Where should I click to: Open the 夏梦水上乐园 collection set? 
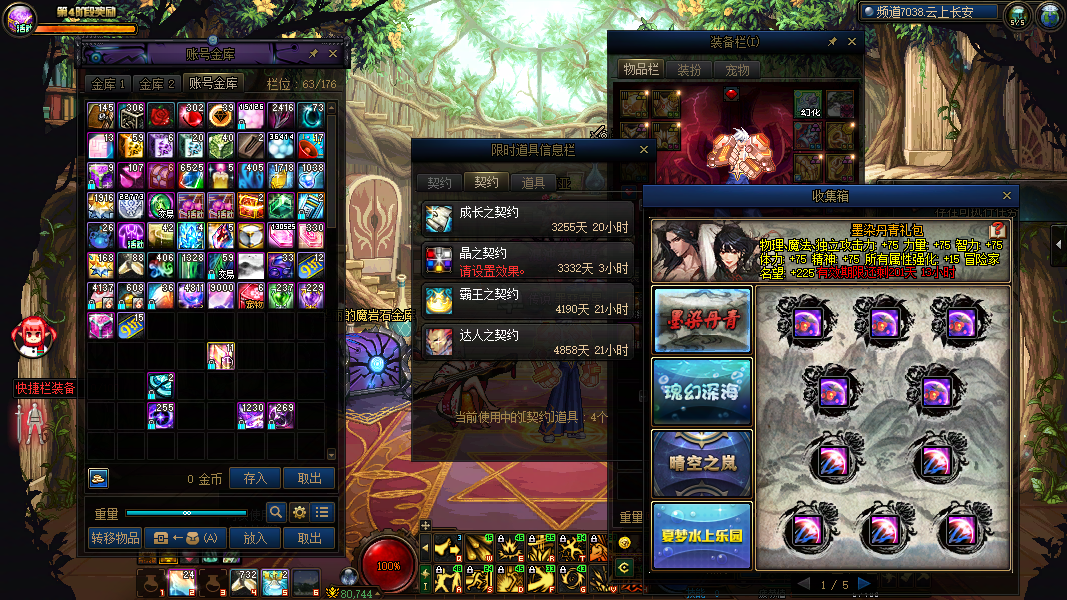702,535
